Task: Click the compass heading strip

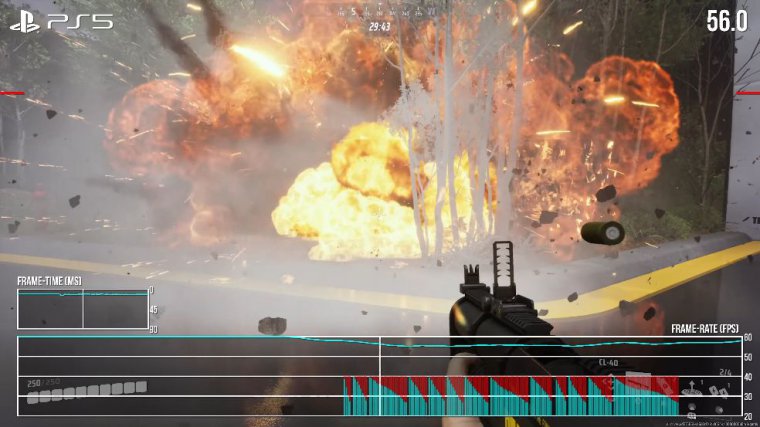Action: (379, 11)
